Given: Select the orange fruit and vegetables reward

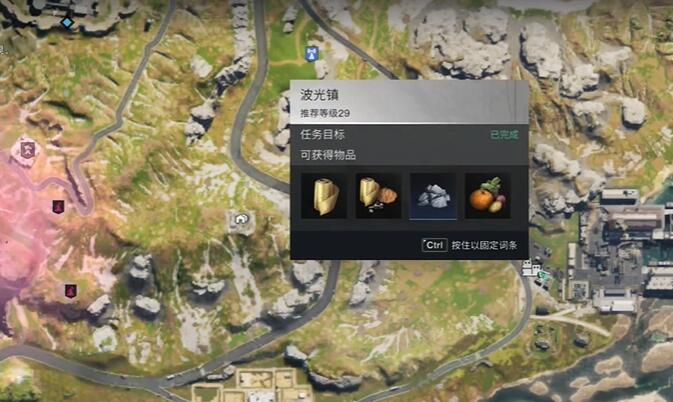Looking at the screenshot, I should pyautogui.click(x=487, y=196).
